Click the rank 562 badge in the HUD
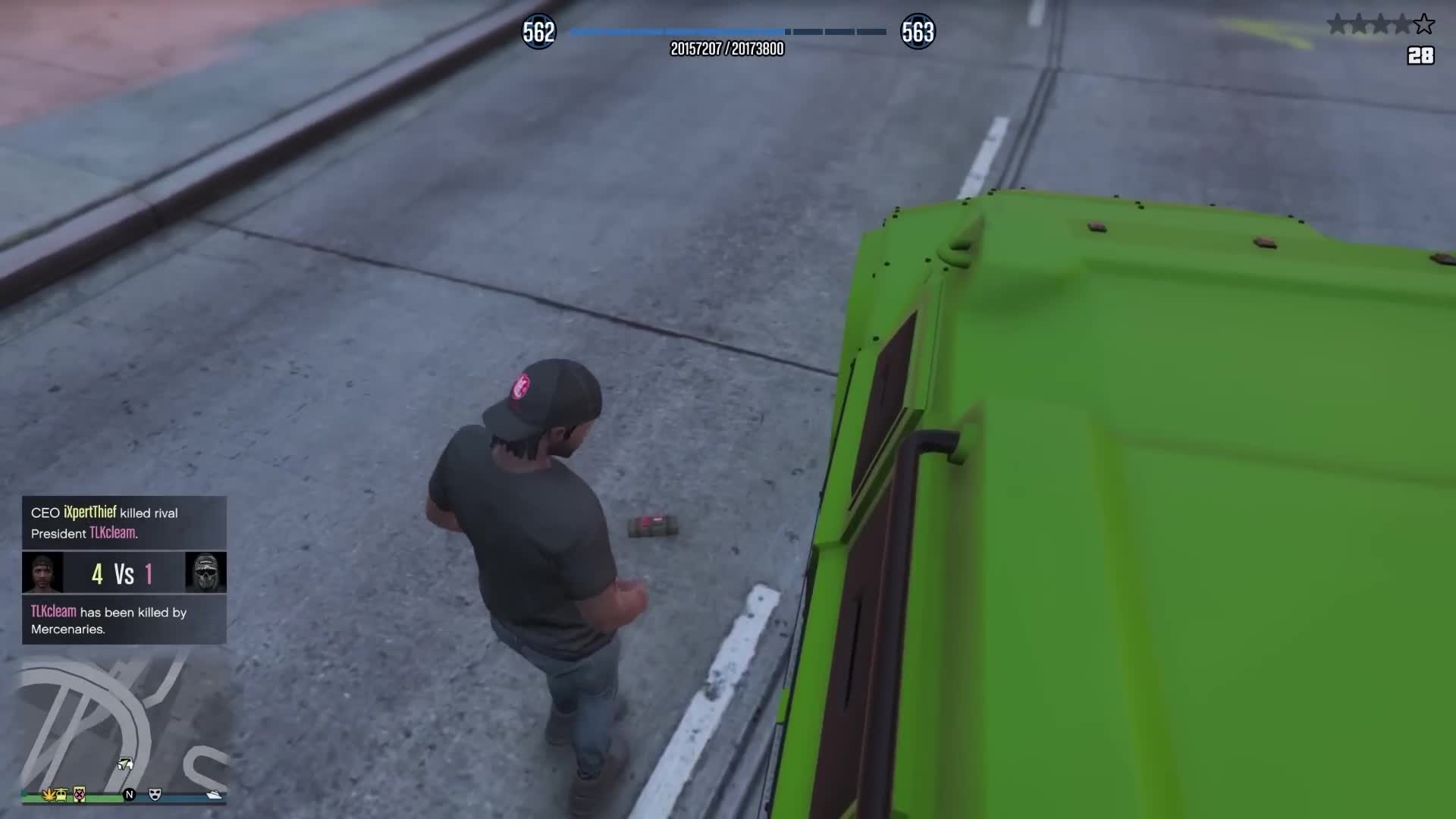The image size is (1456, 819). coord(539,32)
